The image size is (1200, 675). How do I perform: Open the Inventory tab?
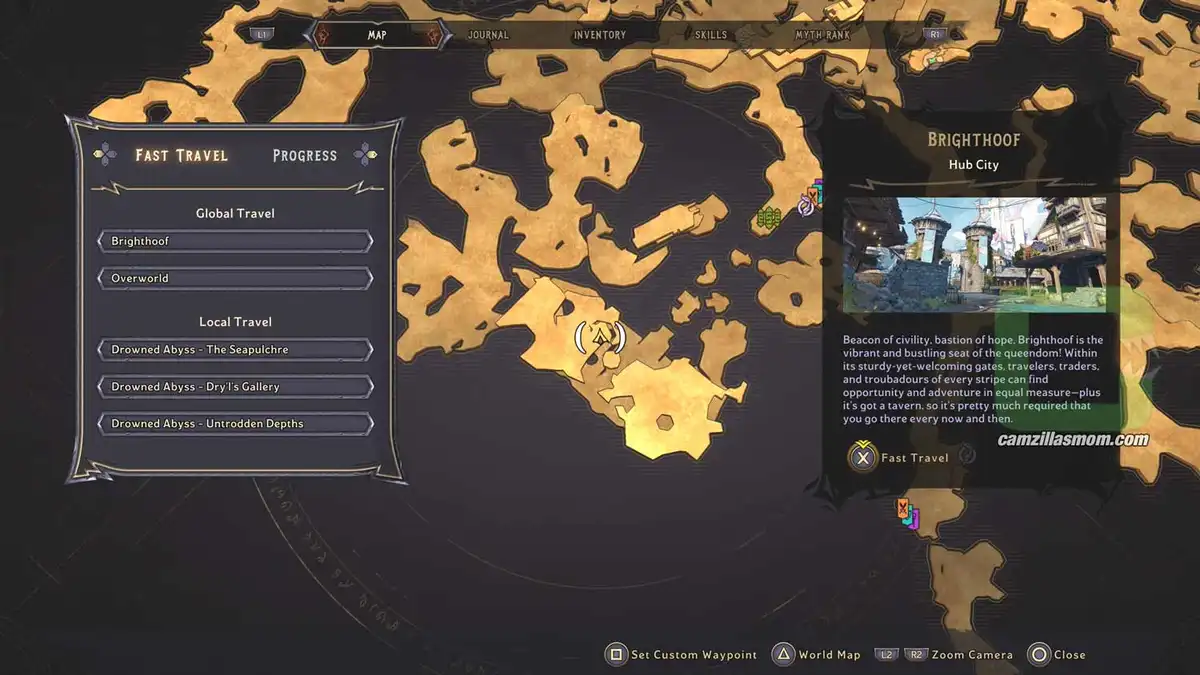[599, 35]
